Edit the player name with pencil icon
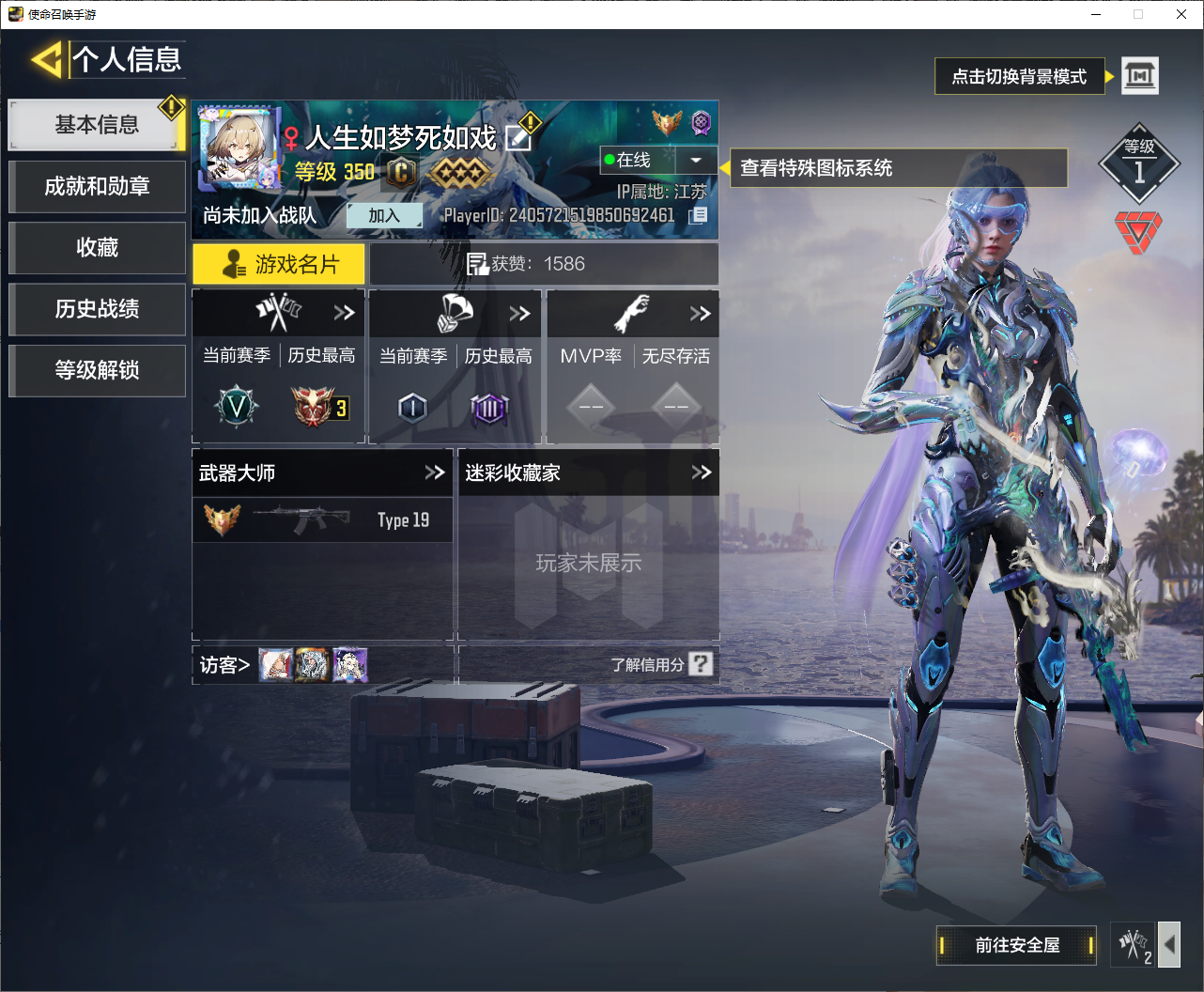 point(518,138)
